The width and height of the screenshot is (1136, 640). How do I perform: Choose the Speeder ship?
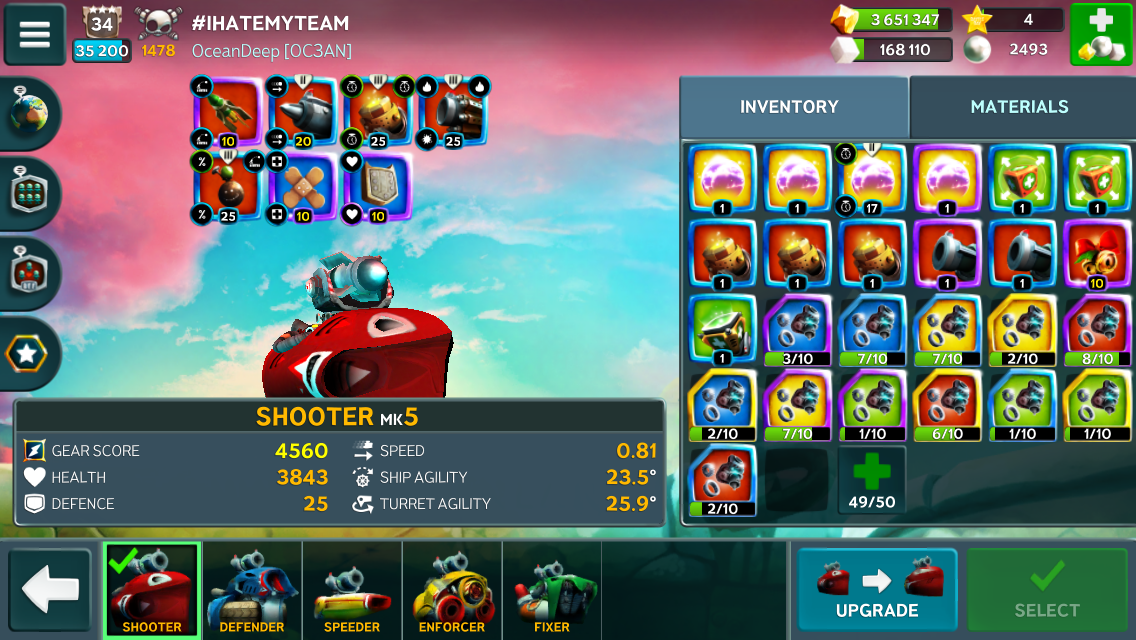tap(352, 590)
